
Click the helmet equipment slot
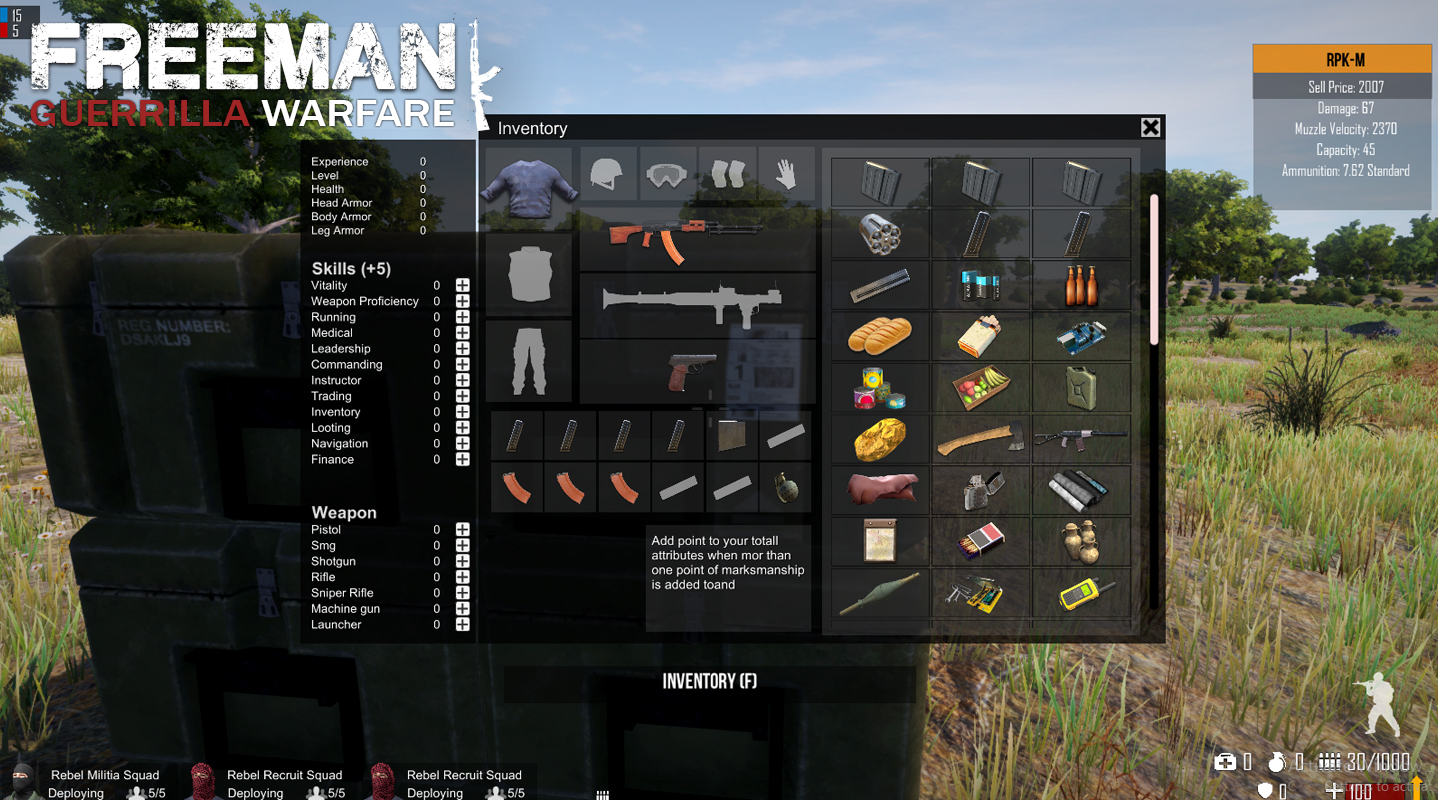pyautogui.click(x=608, y=173)
